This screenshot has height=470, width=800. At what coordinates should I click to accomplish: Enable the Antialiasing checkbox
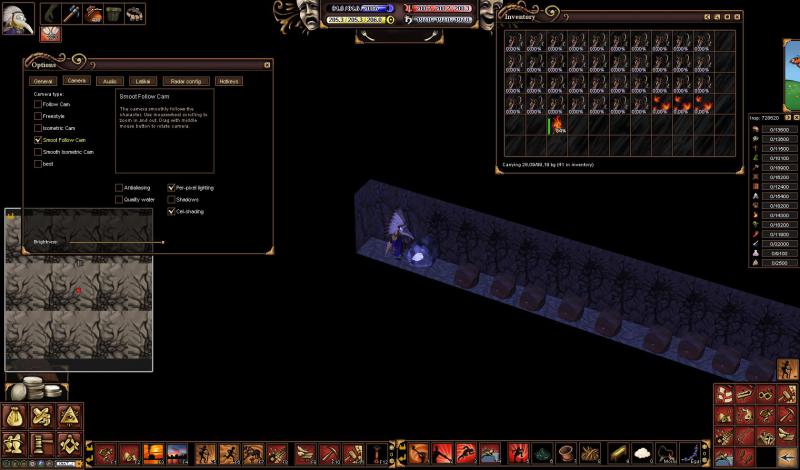tap(120, 187)
